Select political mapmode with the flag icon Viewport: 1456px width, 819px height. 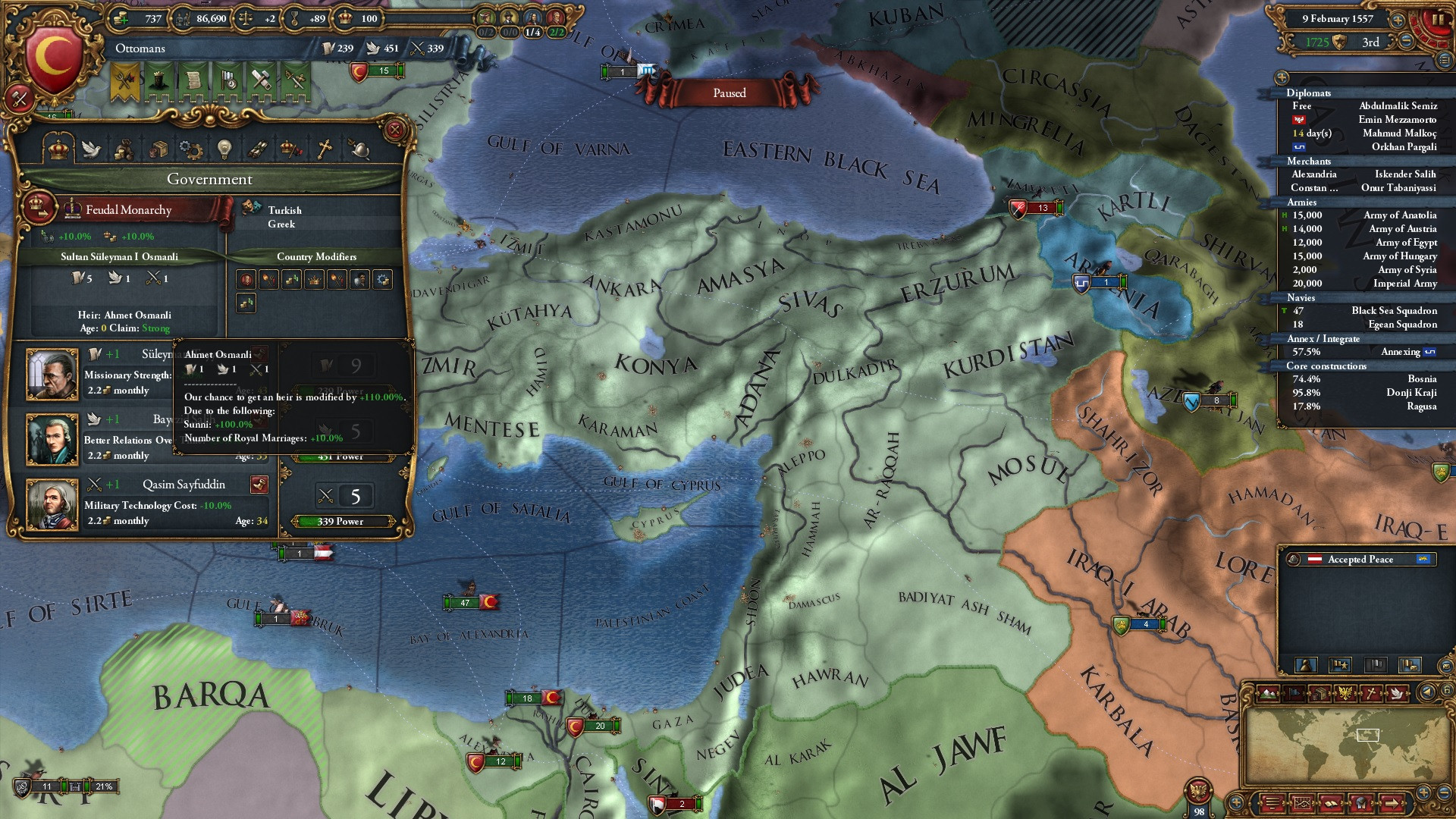coord(1294,692)
